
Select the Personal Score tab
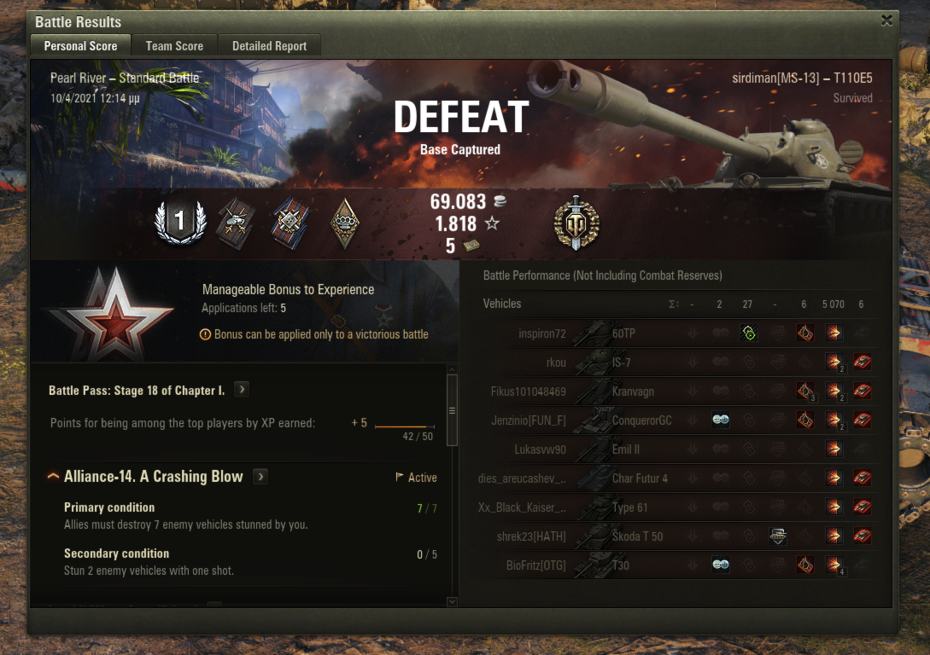click(81, 46)
